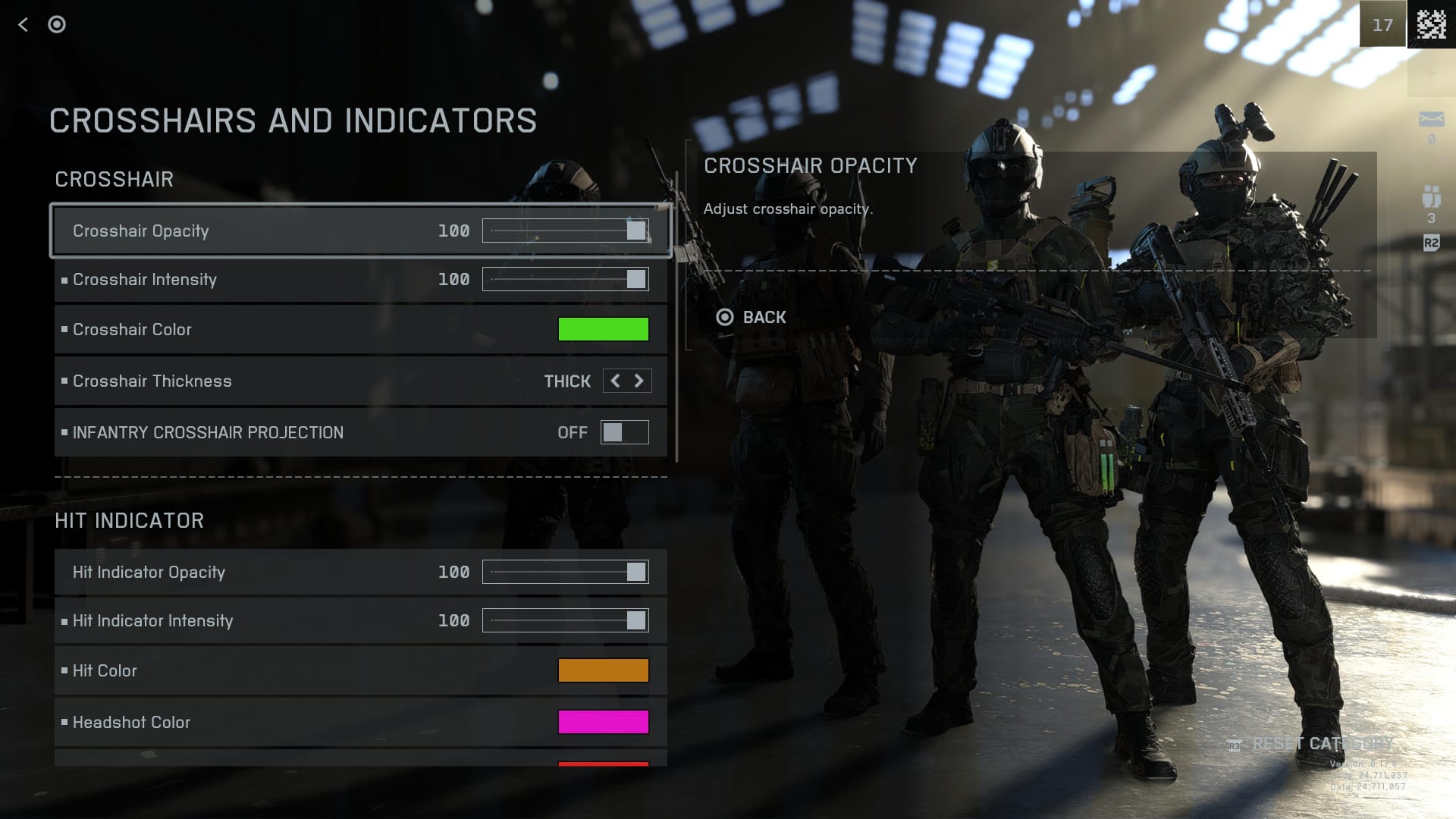1456x819 pixels.
Task: Select the Crosshair Thickness row label
Action: [152, 381]
